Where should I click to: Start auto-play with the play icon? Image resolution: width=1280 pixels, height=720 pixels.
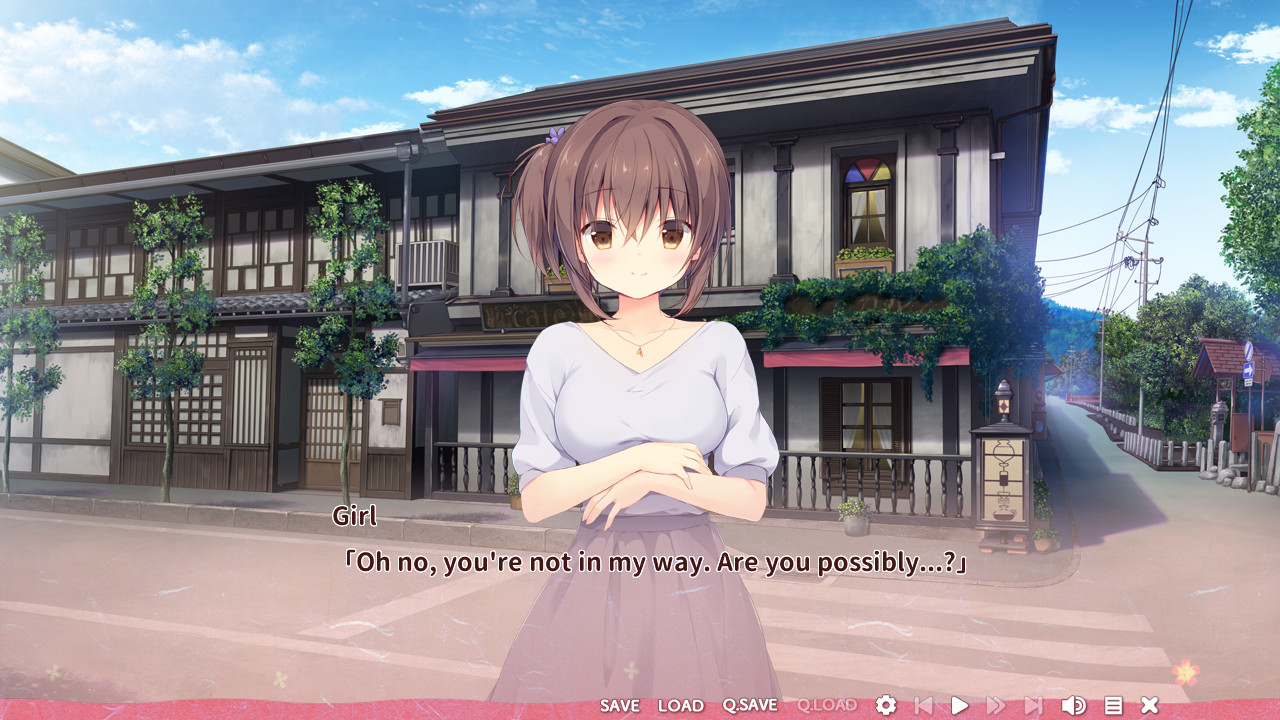tap(959, 706)
